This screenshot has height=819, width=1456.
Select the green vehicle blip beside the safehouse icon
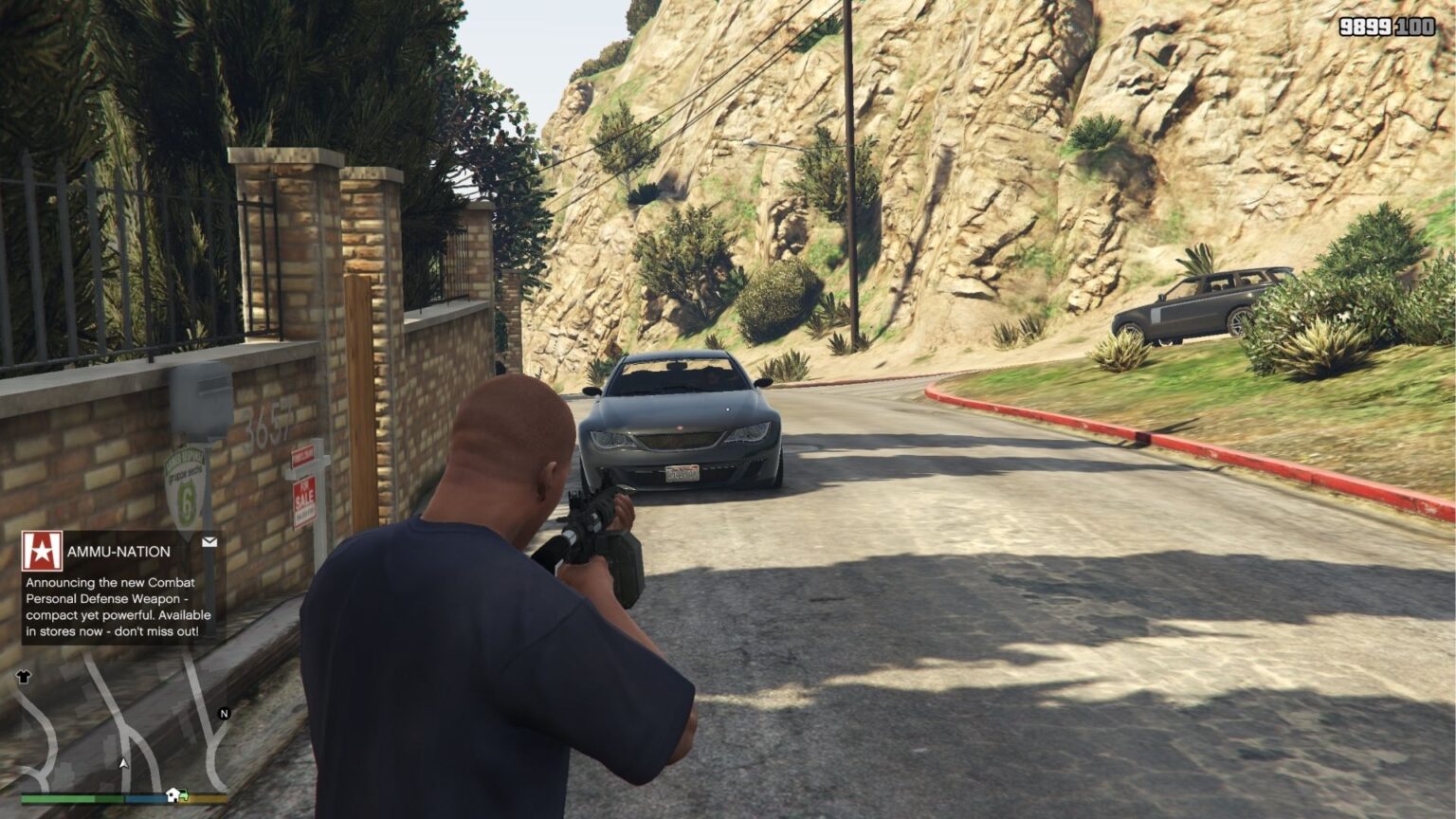[186, 796]
